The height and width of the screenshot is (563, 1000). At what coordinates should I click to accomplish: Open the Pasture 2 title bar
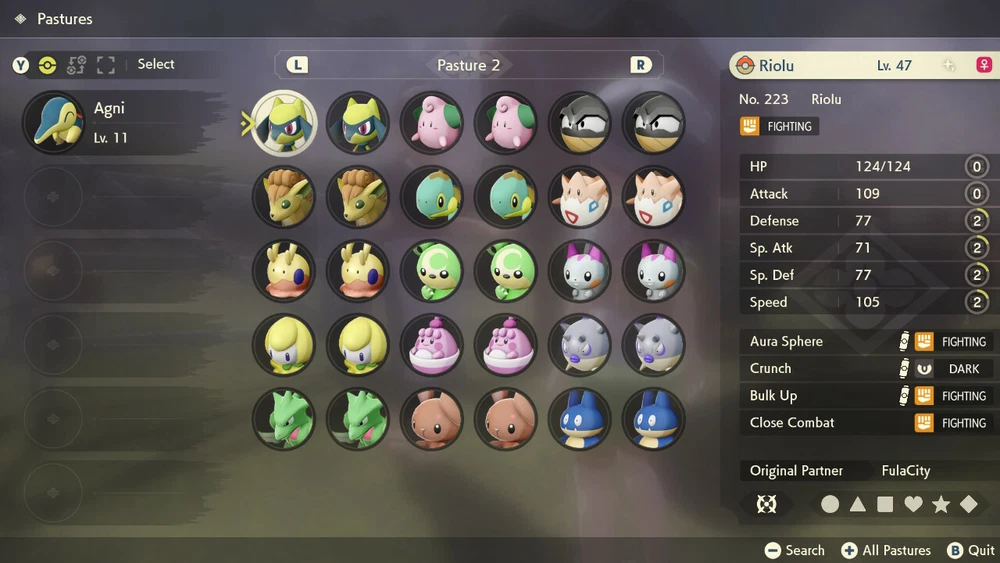[468, 65]
